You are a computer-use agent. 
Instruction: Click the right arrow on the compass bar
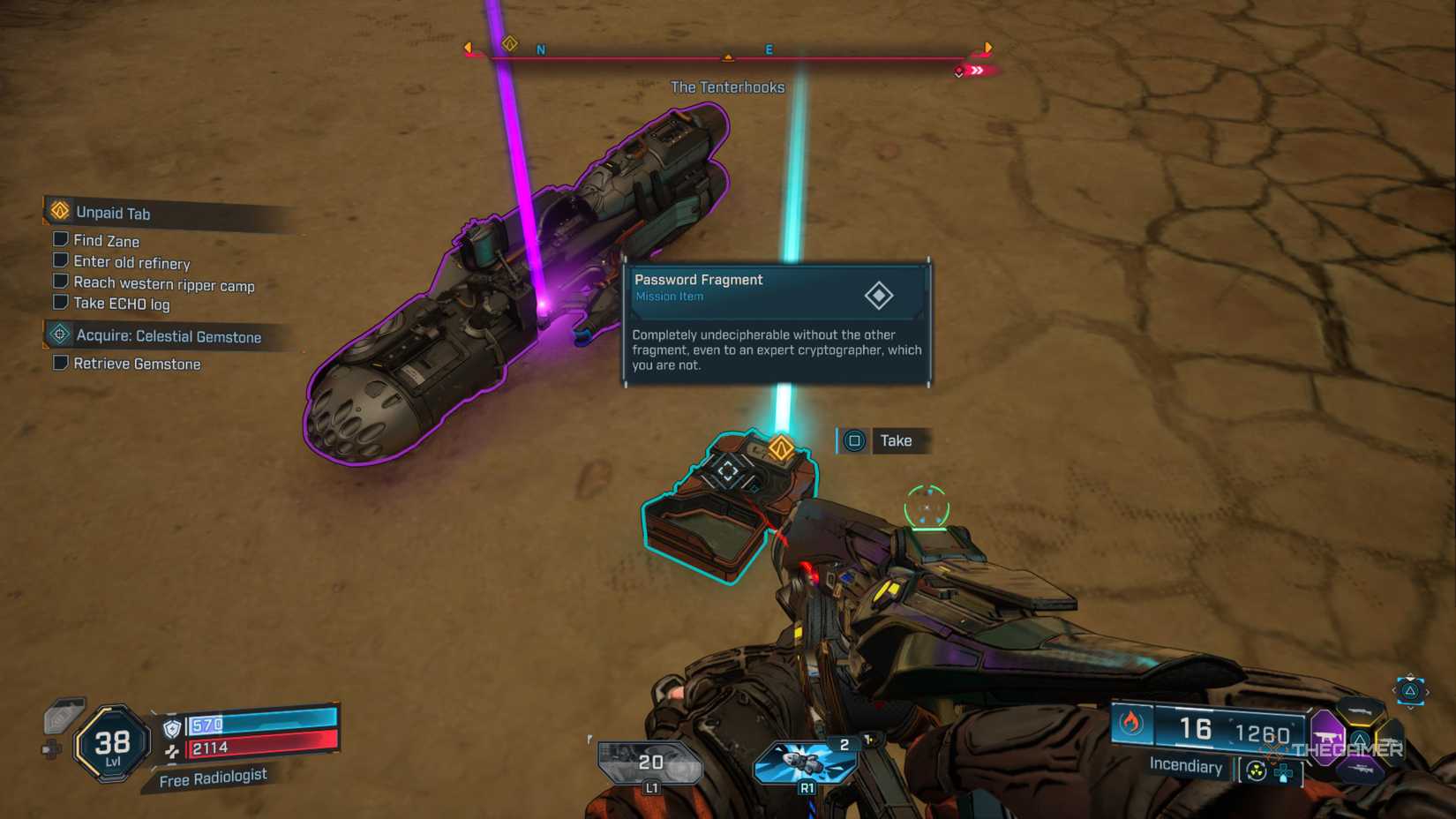pos(988,49)
